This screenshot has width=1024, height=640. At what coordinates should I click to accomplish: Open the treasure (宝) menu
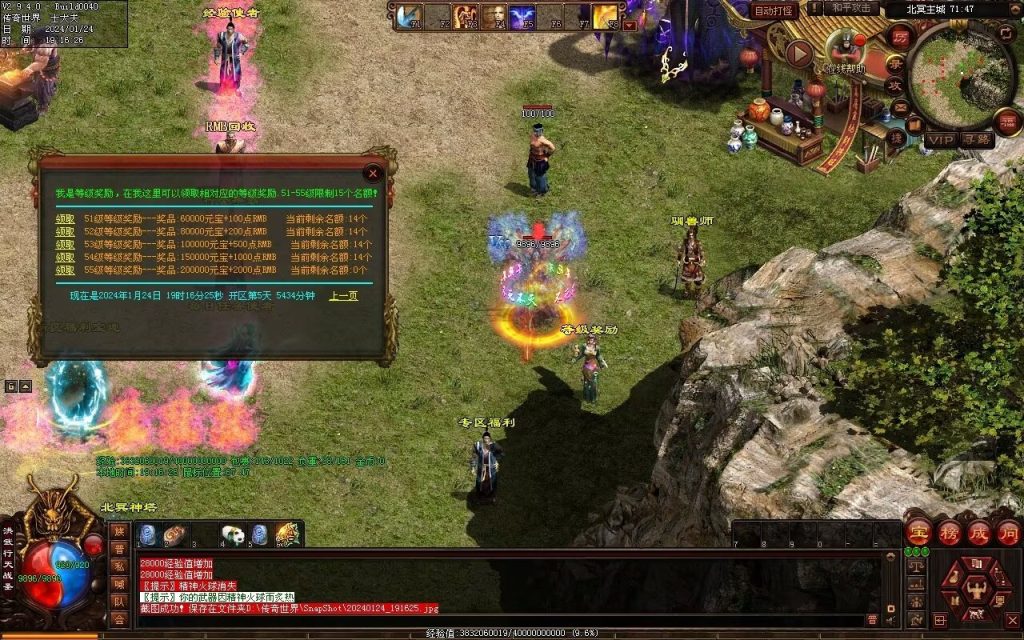pyautogui.click(x=919, y=532)
